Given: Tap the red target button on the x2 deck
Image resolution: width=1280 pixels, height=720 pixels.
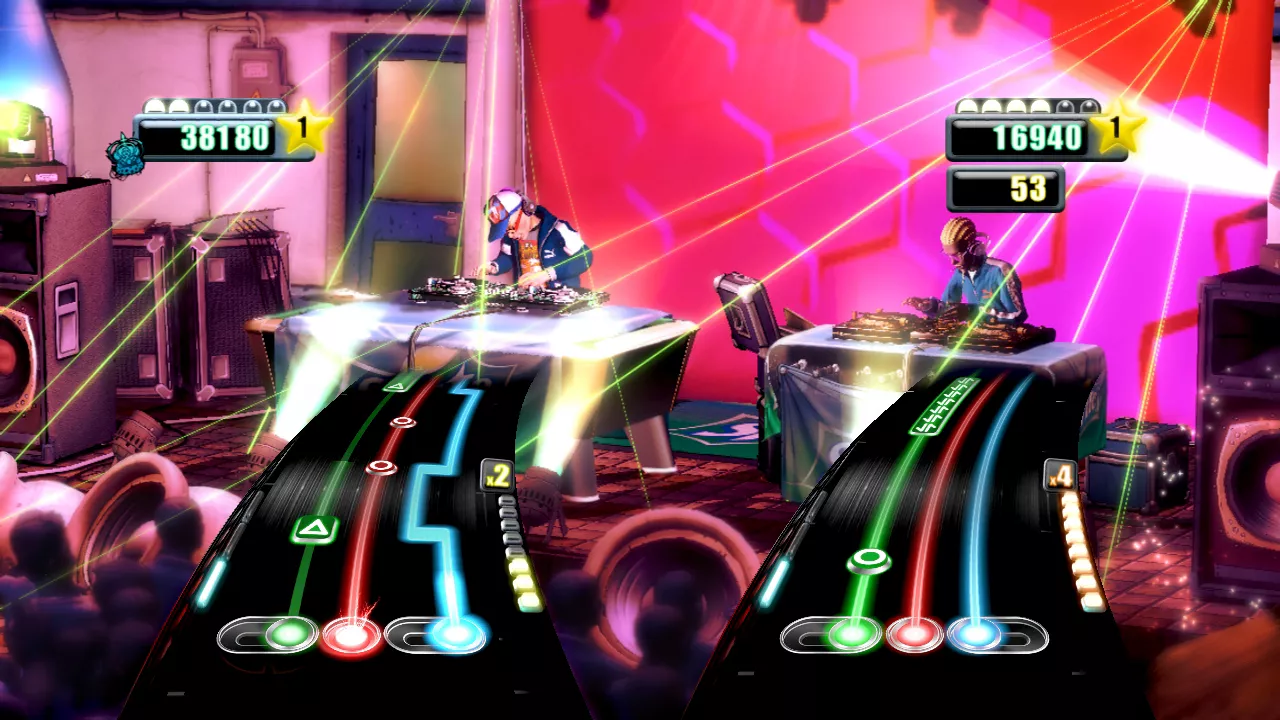Looking at the screenshot, I should pos(351,635).
